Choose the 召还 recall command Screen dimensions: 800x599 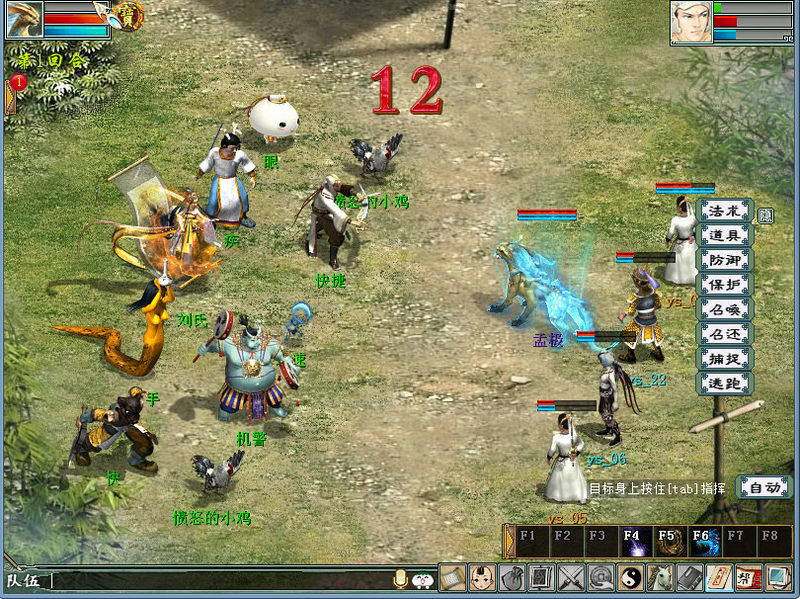(725, 334)
